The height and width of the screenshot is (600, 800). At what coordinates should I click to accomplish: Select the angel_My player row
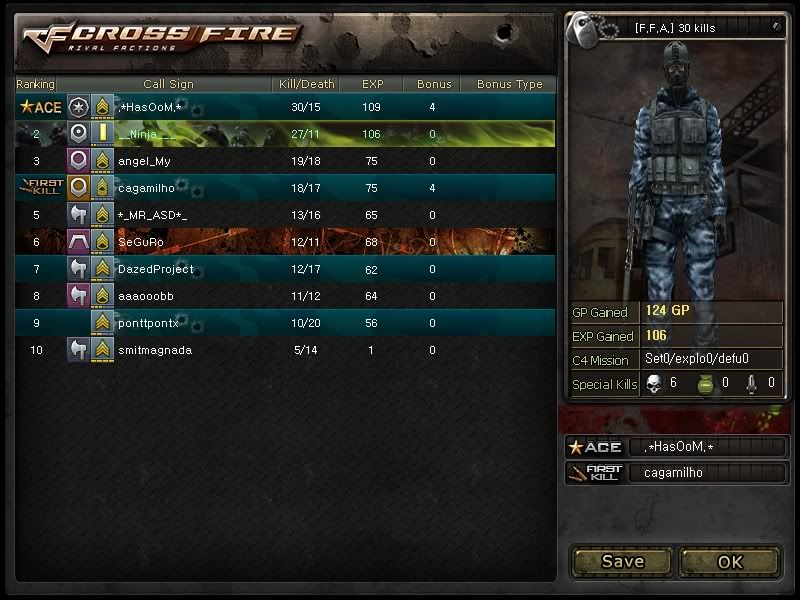[x=285, y=161]
